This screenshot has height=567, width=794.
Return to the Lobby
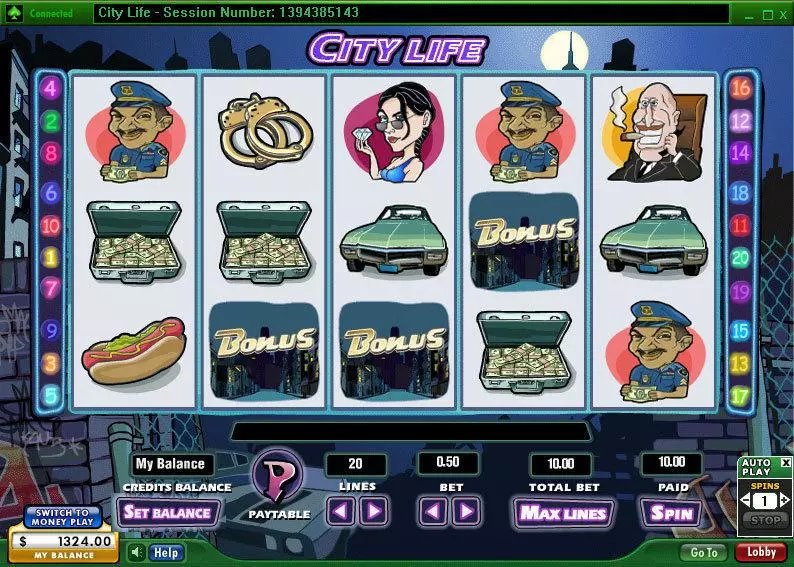click(x=761, y=552)
